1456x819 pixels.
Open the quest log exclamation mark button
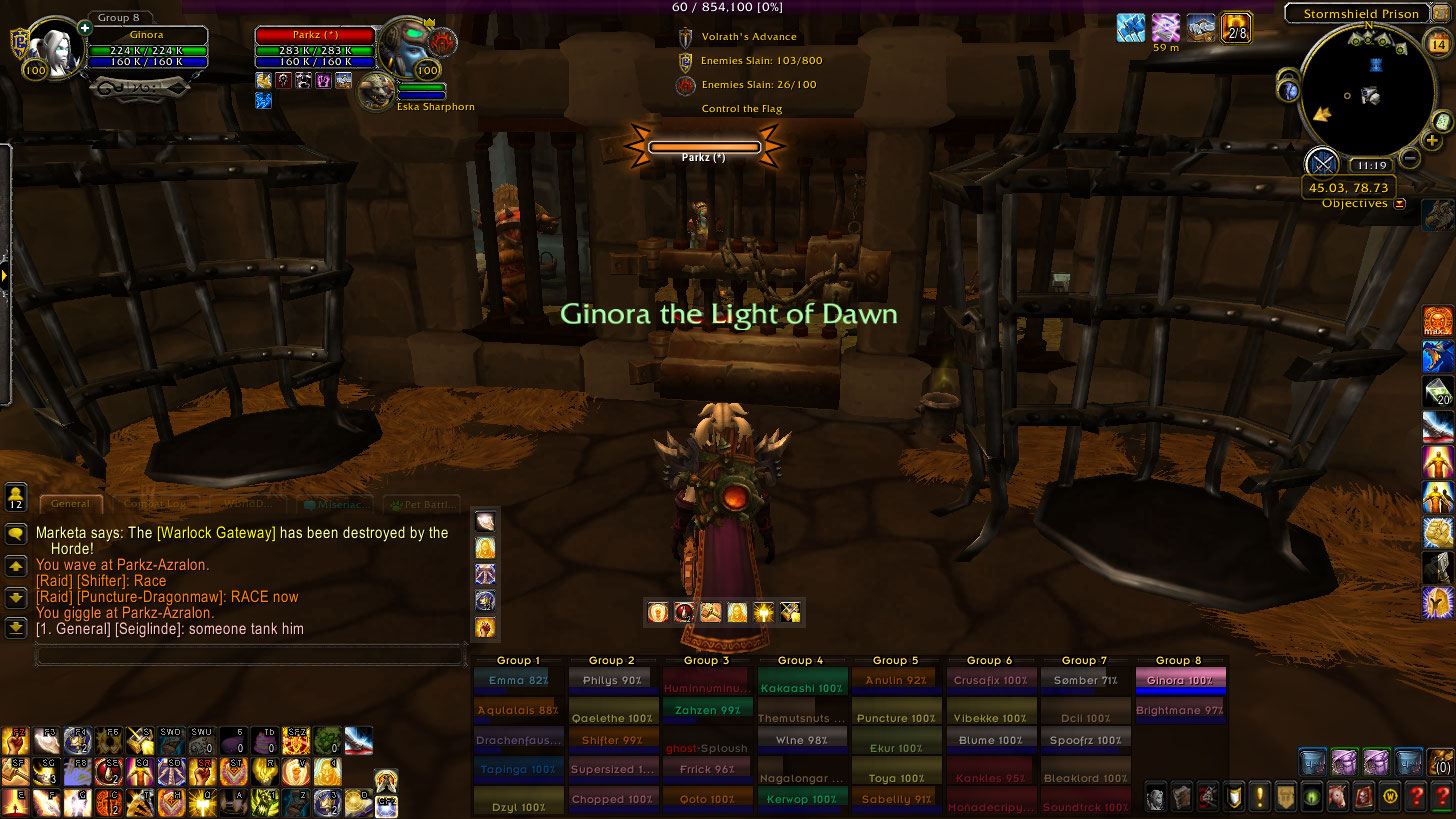pos(1259,797)
